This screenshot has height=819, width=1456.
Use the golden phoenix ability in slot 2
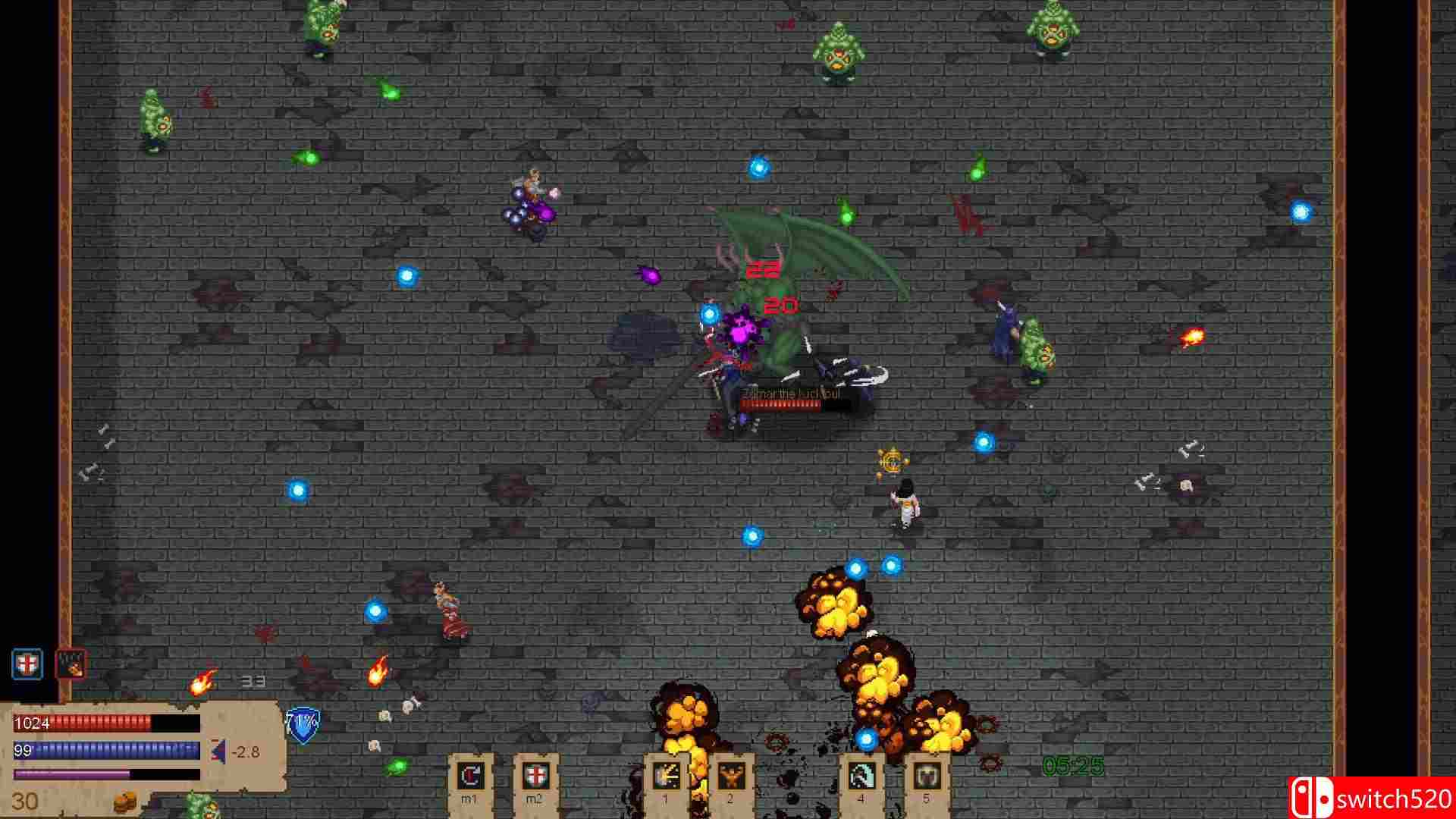730,773
